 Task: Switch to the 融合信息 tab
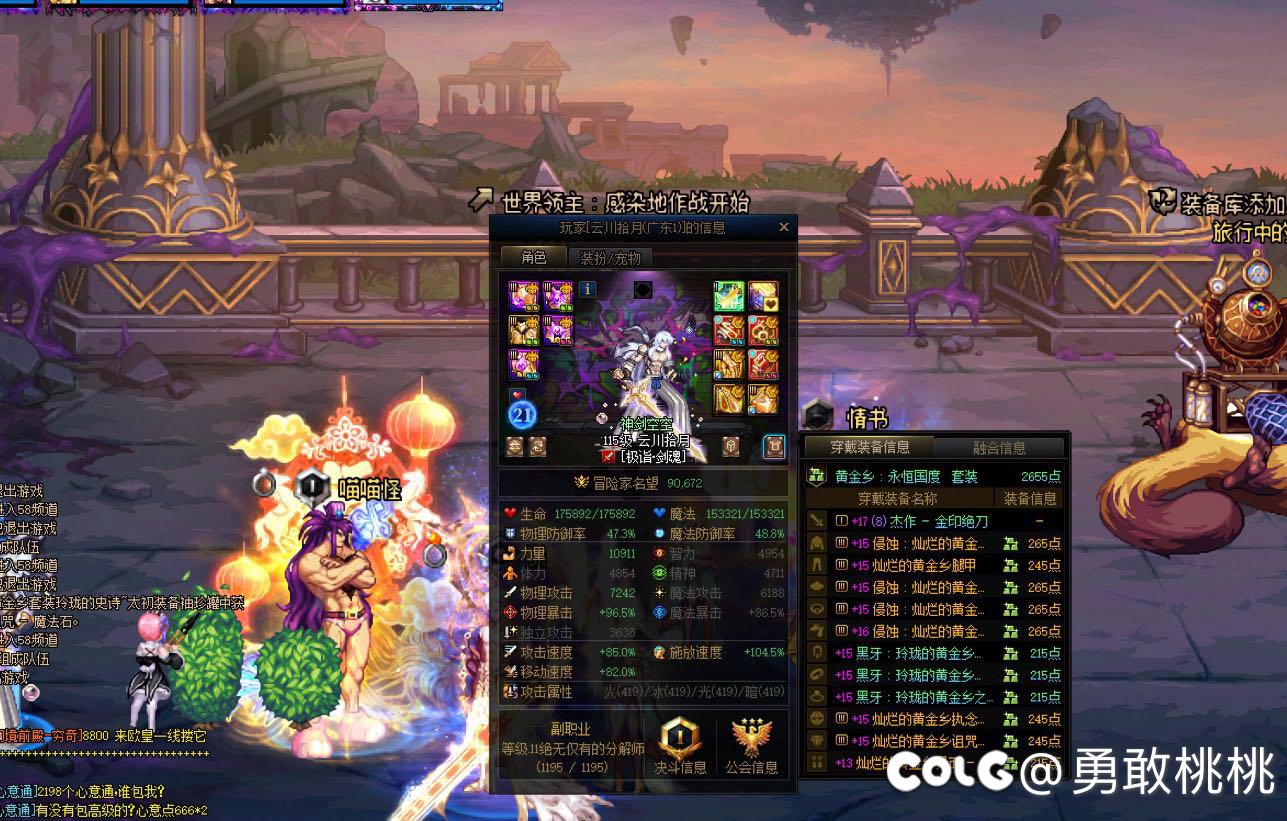point(999,446)
